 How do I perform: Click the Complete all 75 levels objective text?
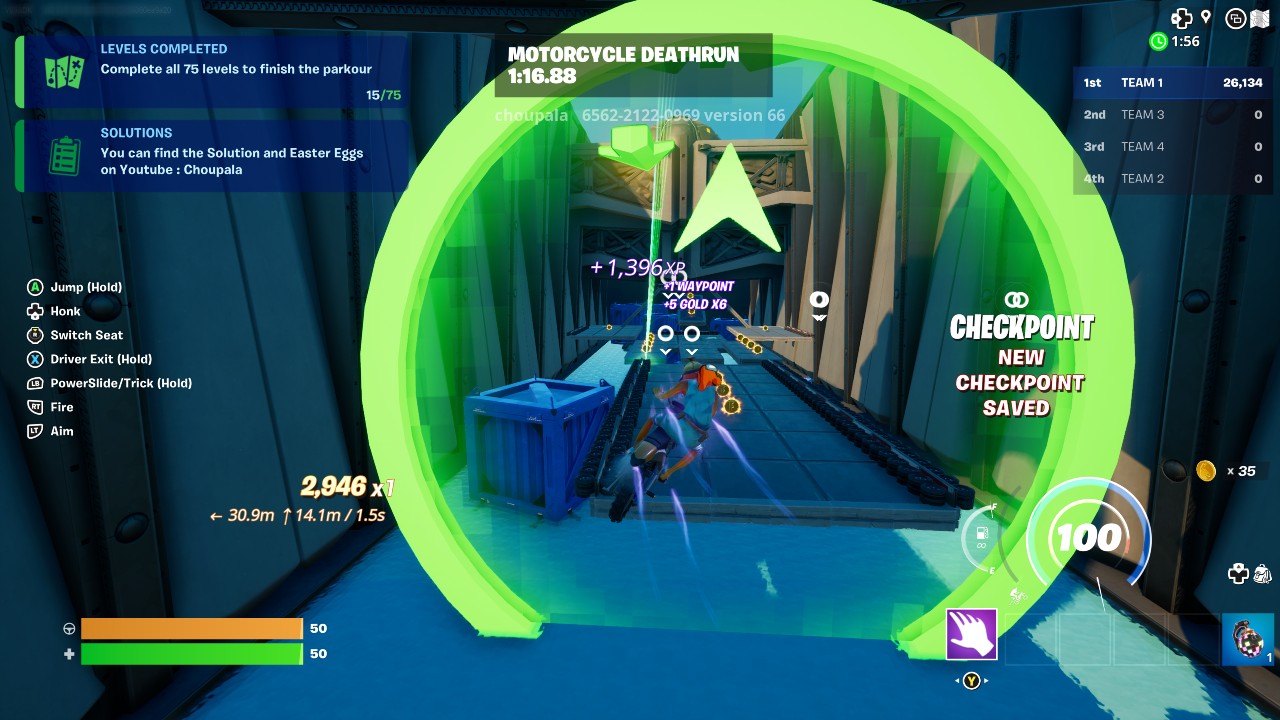(x=236, y=69)
